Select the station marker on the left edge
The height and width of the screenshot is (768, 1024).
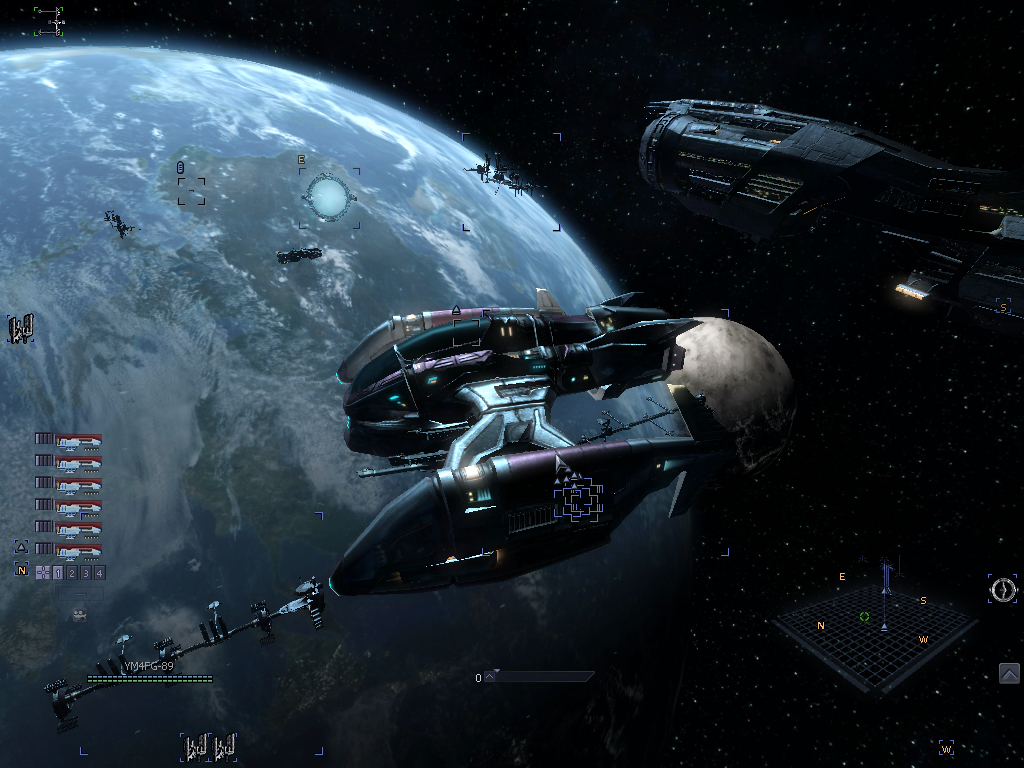click(21, 328)
